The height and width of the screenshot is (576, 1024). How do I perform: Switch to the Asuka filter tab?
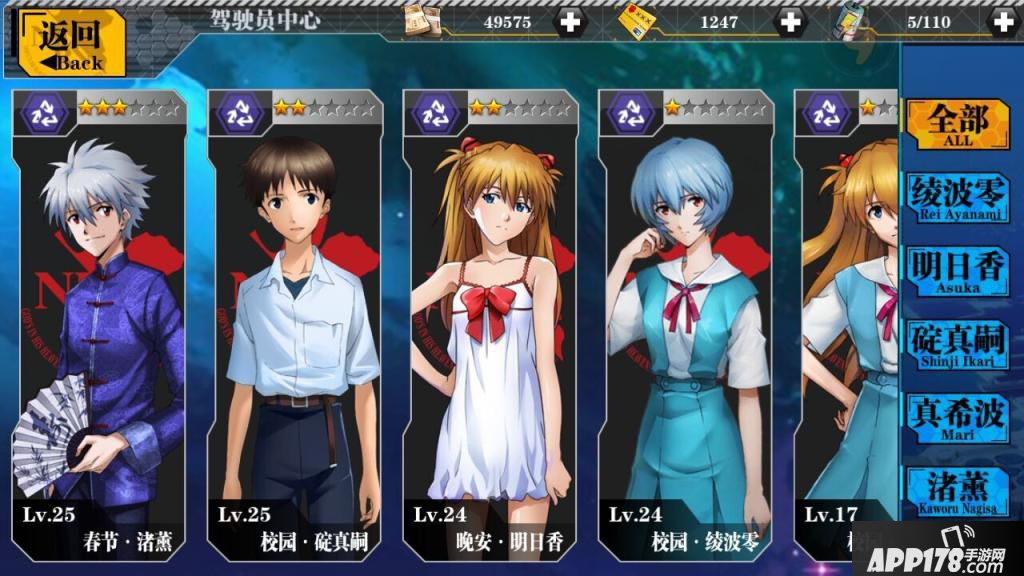point(957,270)
